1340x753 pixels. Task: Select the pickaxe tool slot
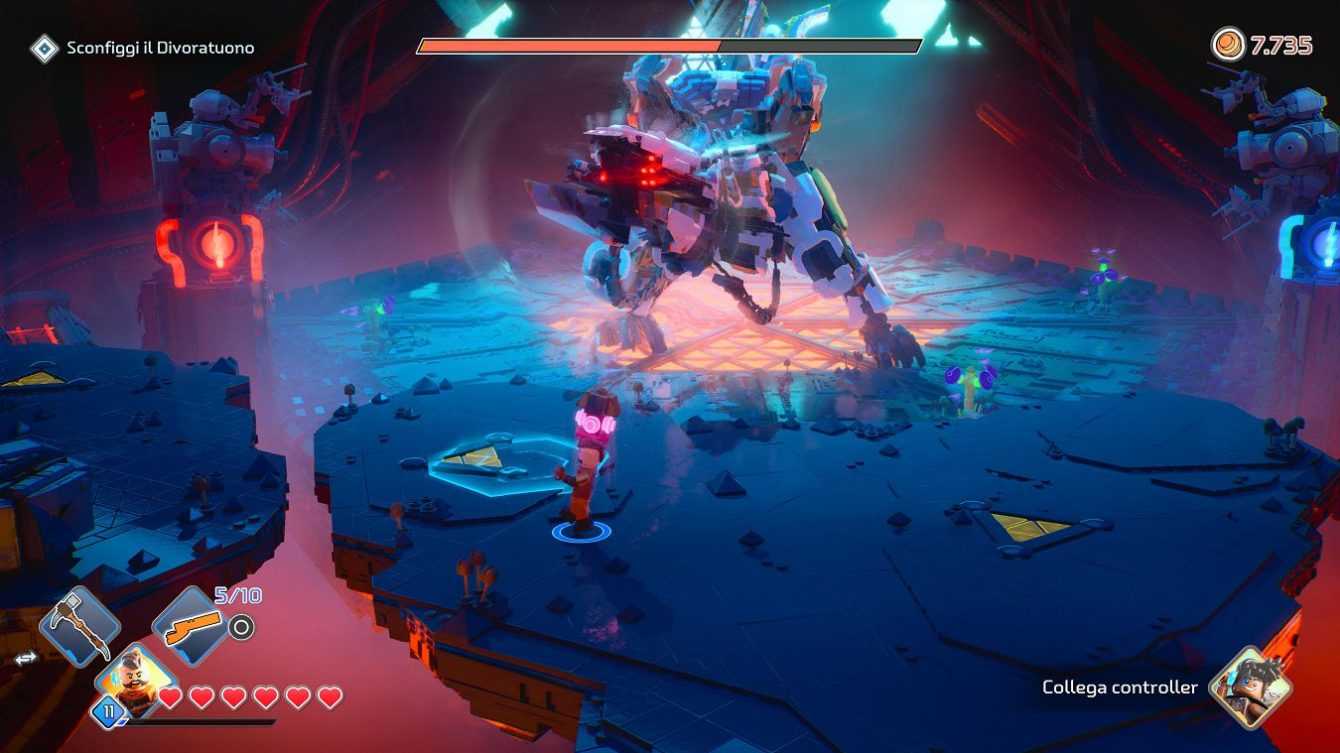point(80,627)
